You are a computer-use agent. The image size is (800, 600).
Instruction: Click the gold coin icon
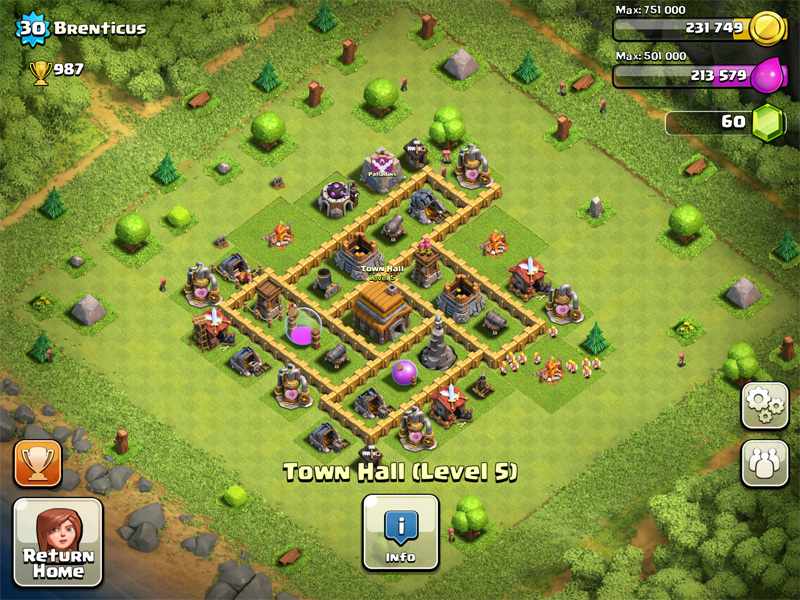tap(768, 27)
